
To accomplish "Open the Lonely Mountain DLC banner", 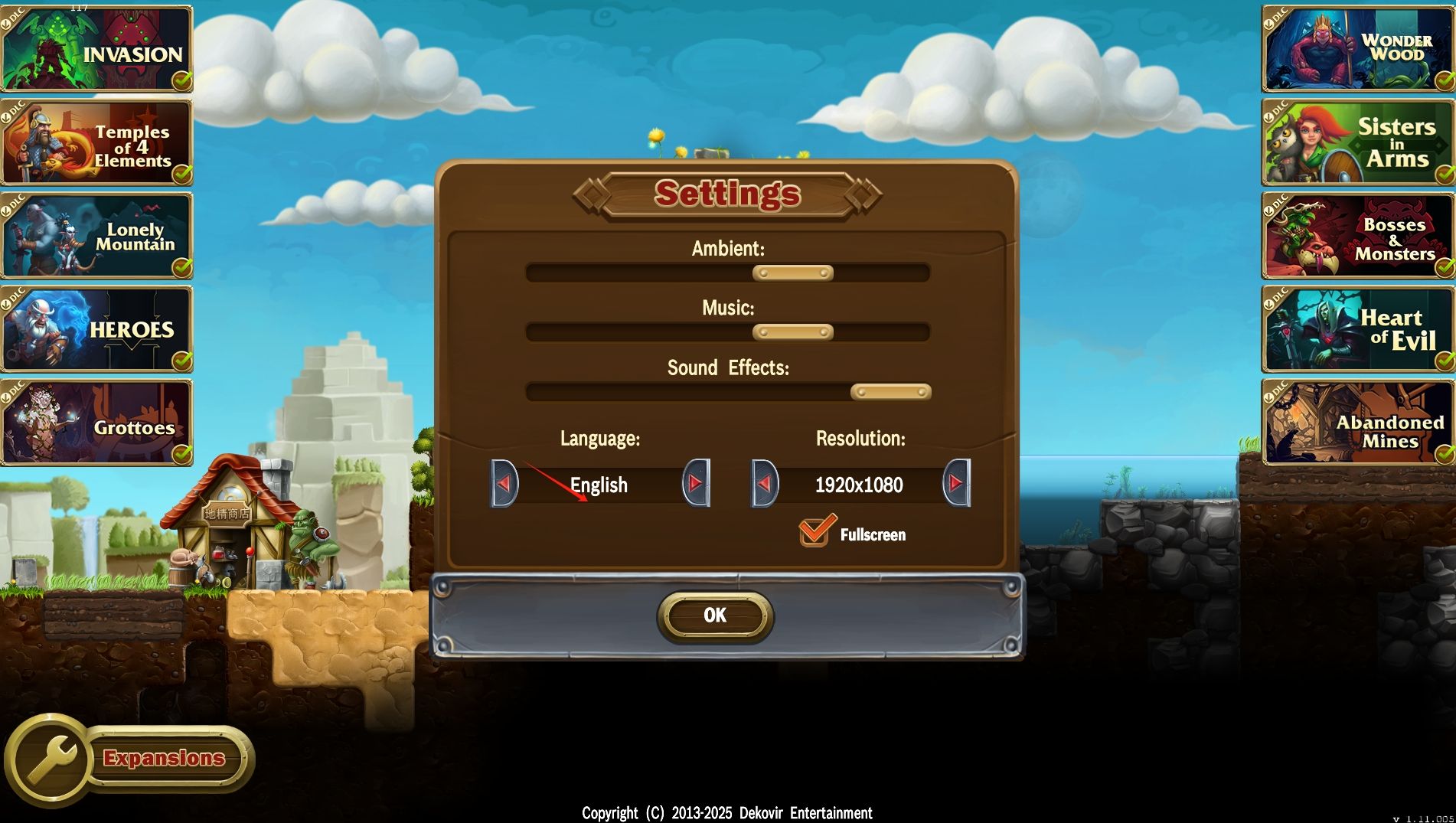I will [96, 236].
